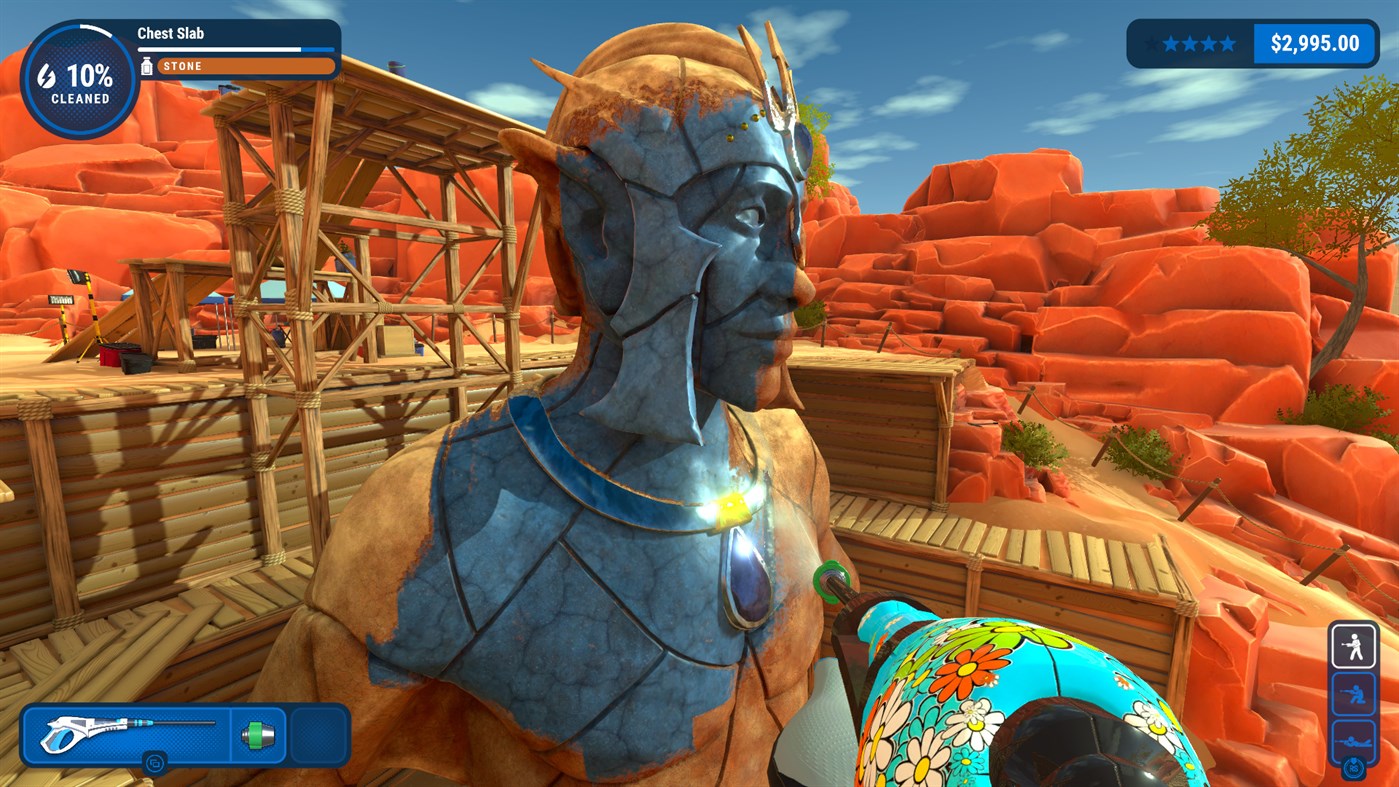Select the Chest Slab header label
The height and width of the screenshot is (787, 1399).
(170, 33)
